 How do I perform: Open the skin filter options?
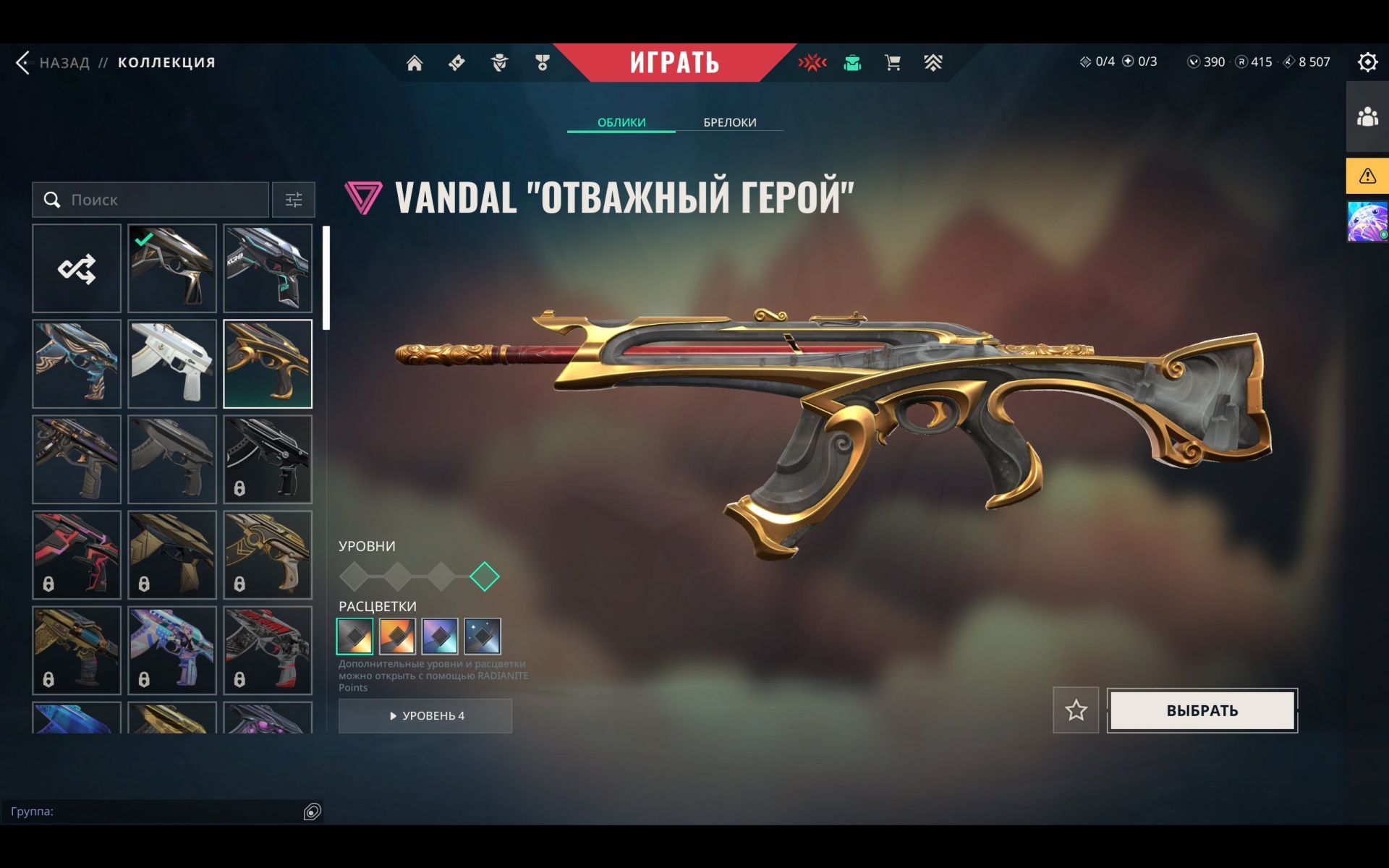point(294,200)
